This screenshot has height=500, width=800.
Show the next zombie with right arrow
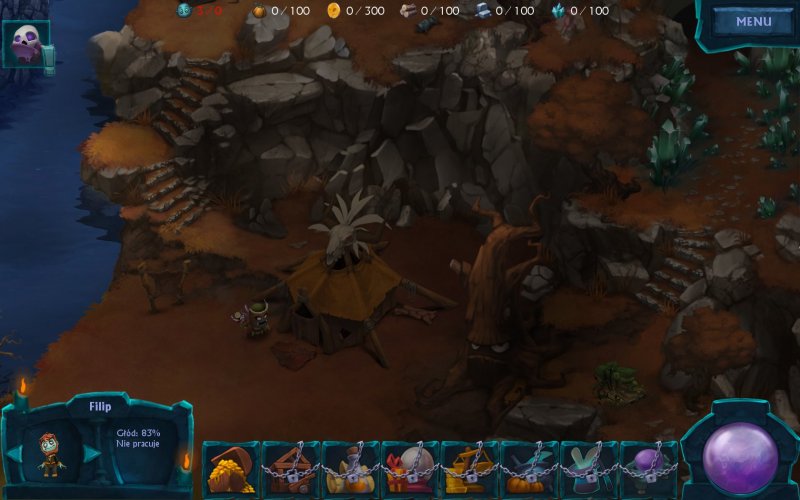(91, 453)
